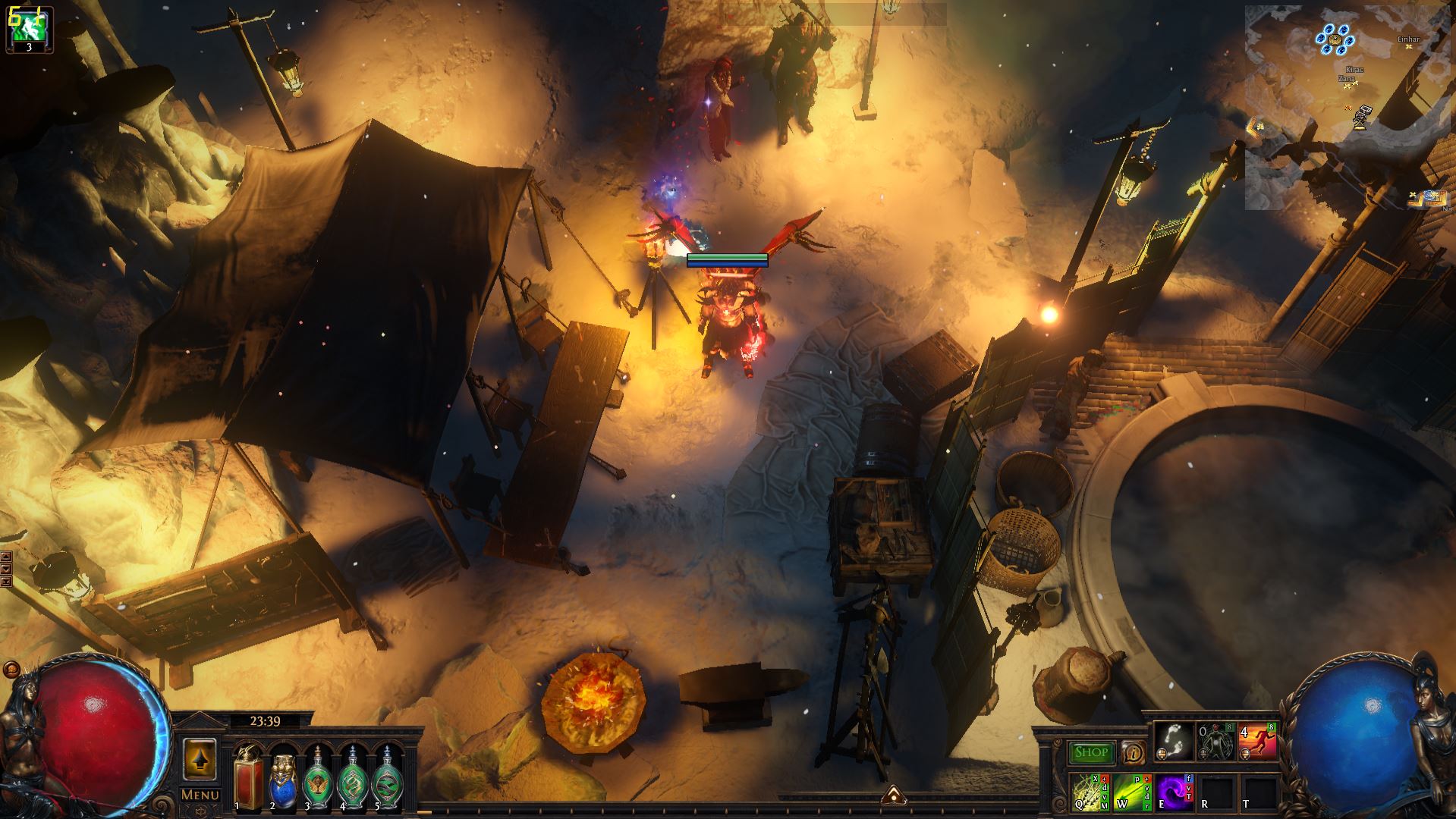
Task: Select the footprints move skill slot
Action: coord(1173,742)
